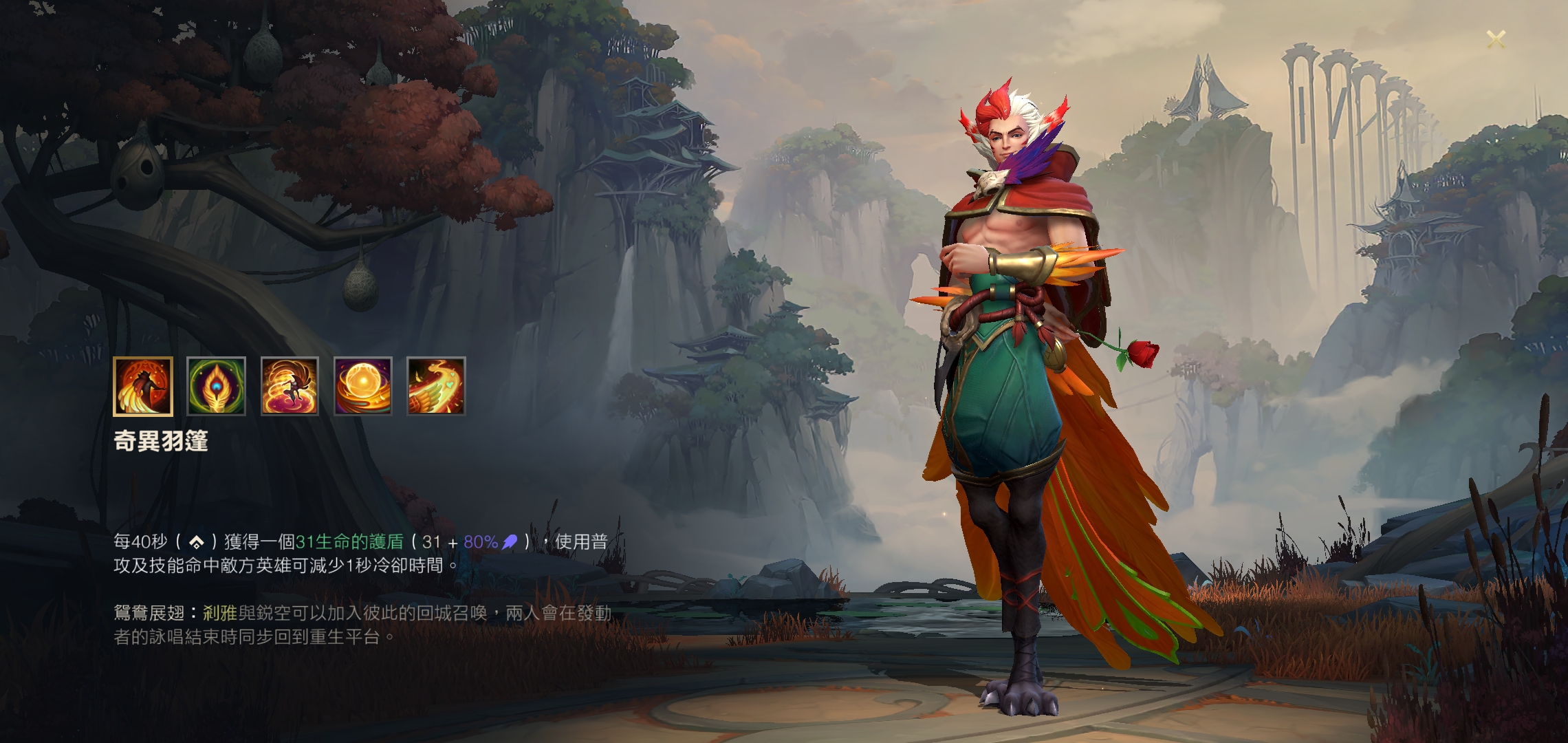
Task: Choose the leaping dancer ability icon
Action: click(x=290, y=387)
